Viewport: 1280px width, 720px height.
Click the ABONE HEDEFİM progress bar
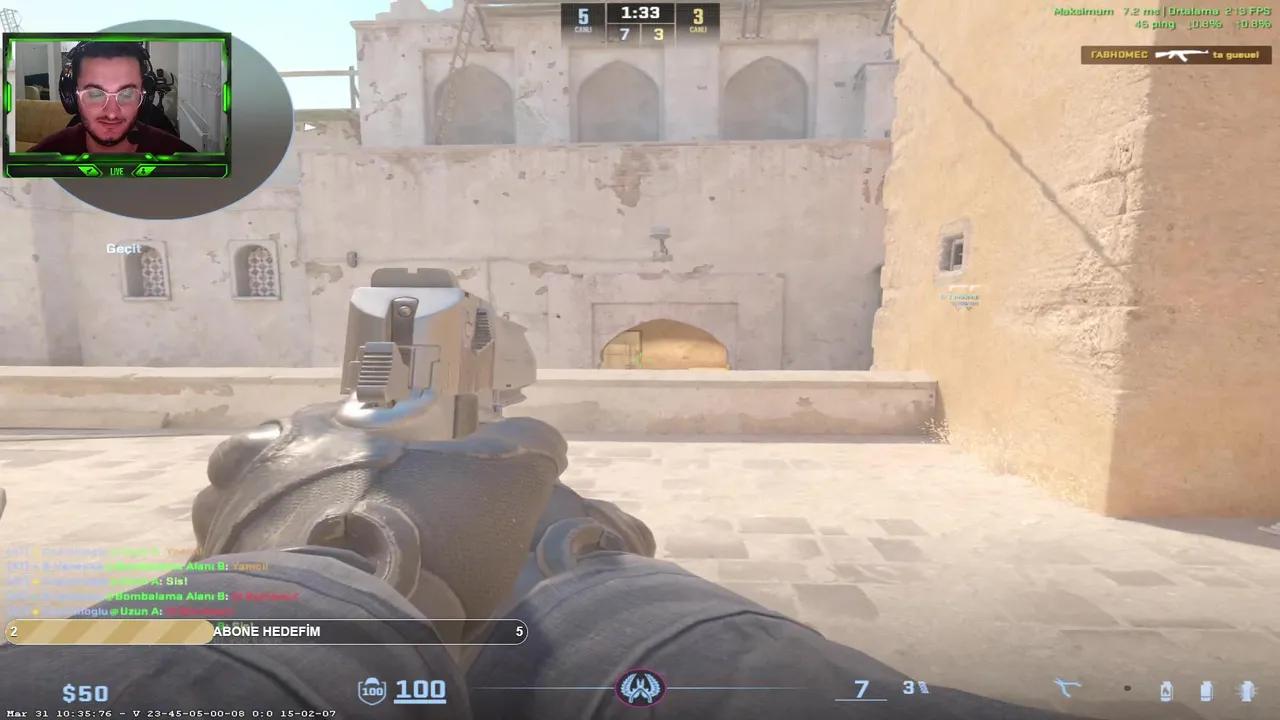tap(265, 631)
